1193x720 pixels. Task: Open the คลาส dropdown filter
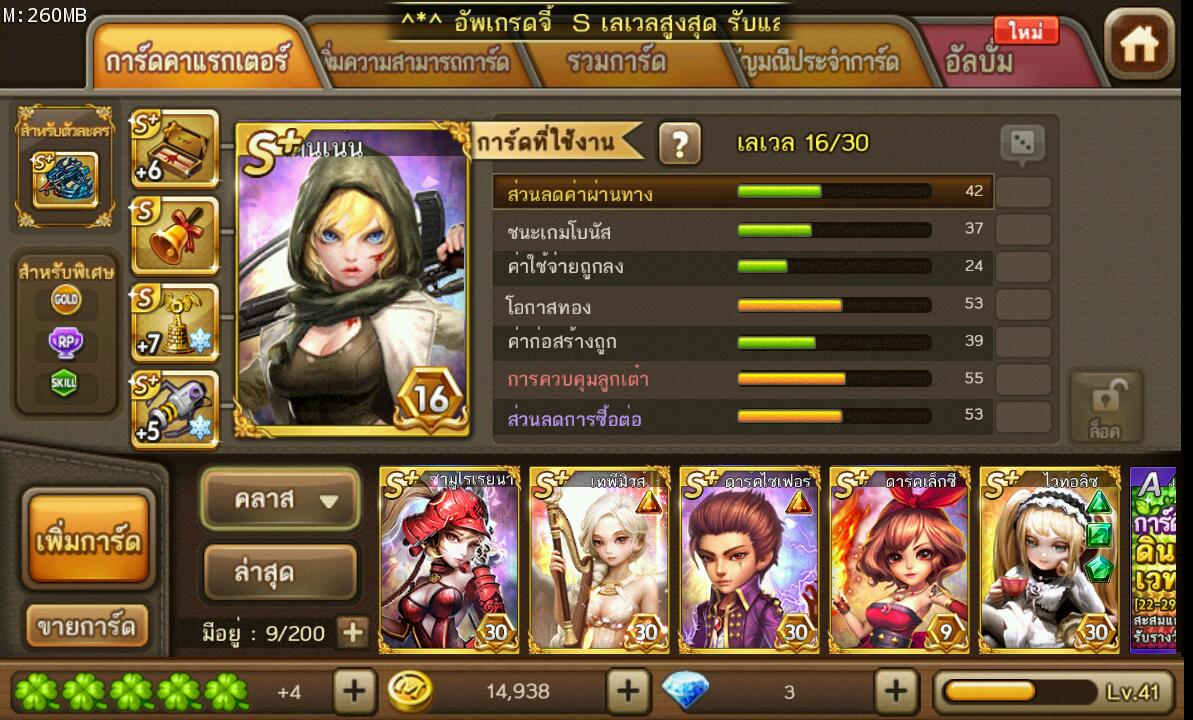279,499
